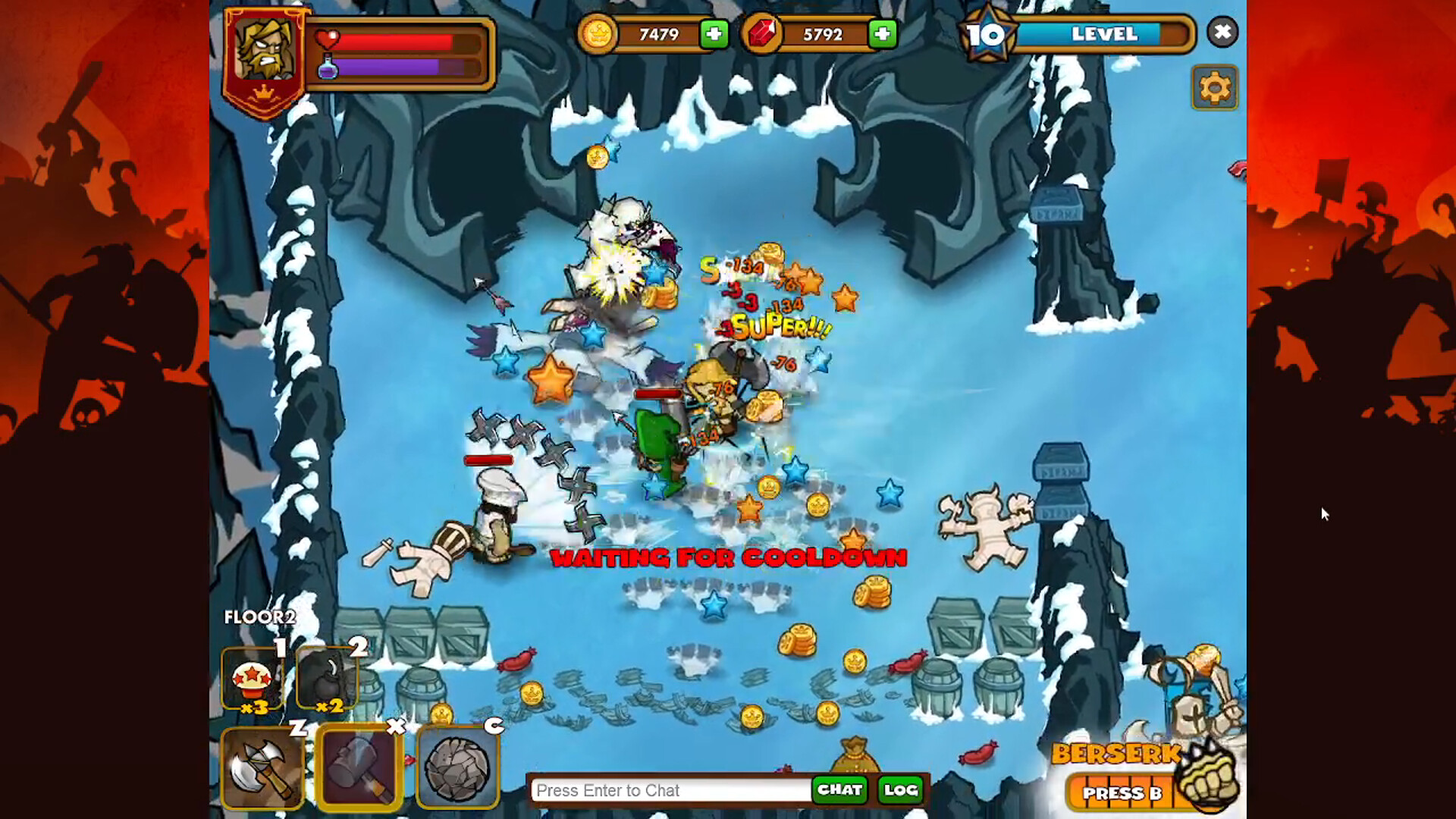Viewport: 1456px width, 819px height.
Task: Click the level 10 star badge
Action: [985, 34]
